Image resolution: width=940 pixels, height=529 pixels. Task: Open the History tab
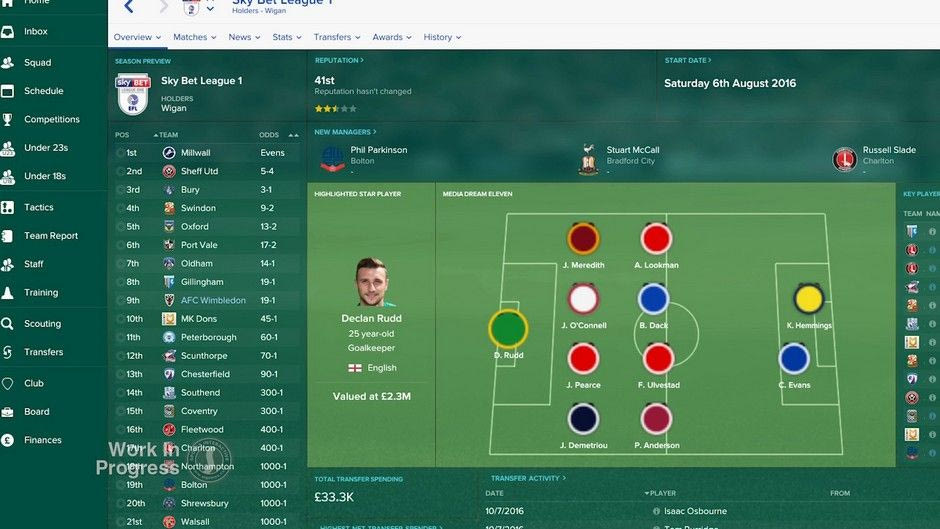[x=441, y=37]
